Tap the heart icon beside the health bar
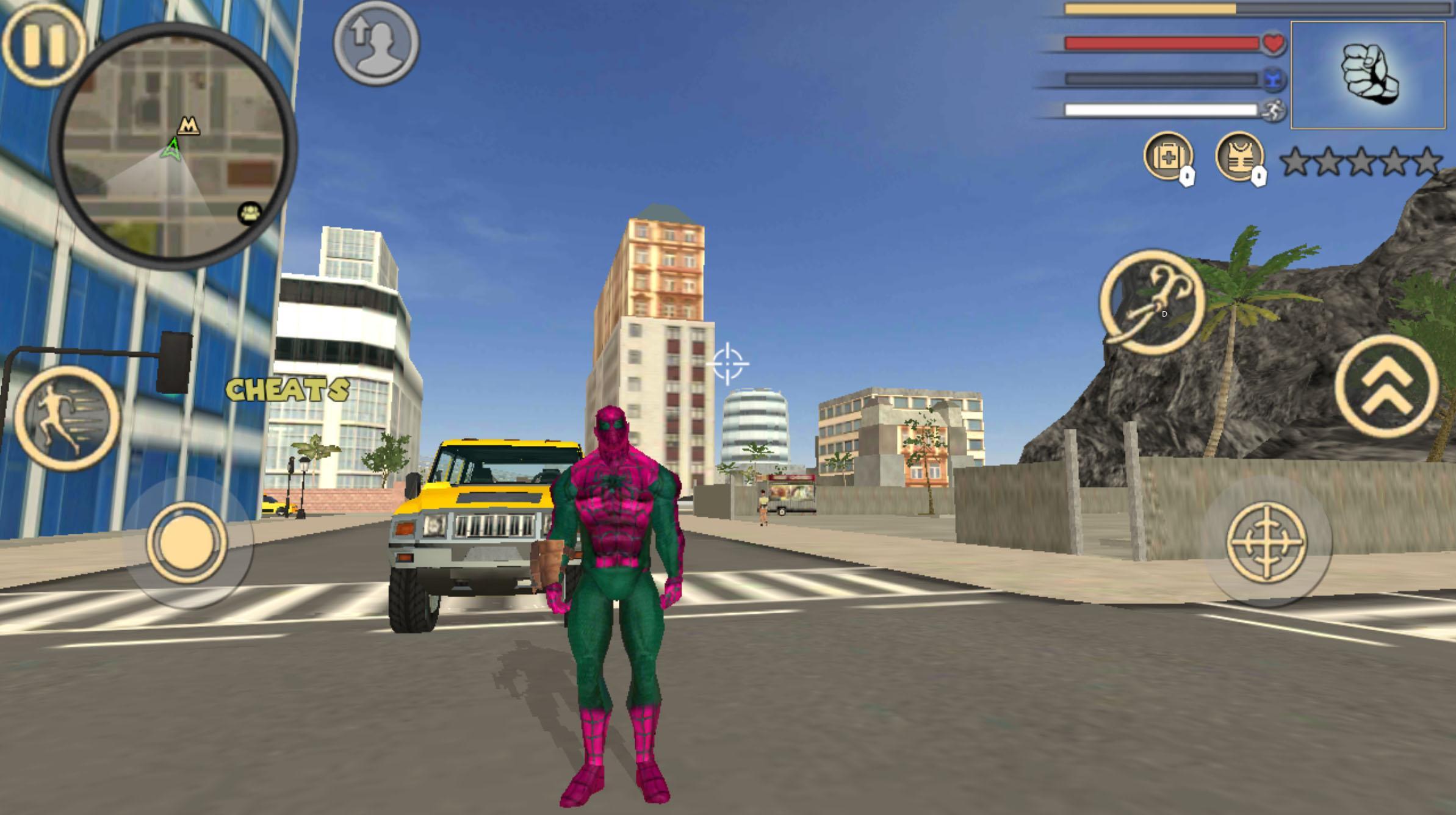The height and width of the screenshot is (815, 1456). [x=1274, y=43]
